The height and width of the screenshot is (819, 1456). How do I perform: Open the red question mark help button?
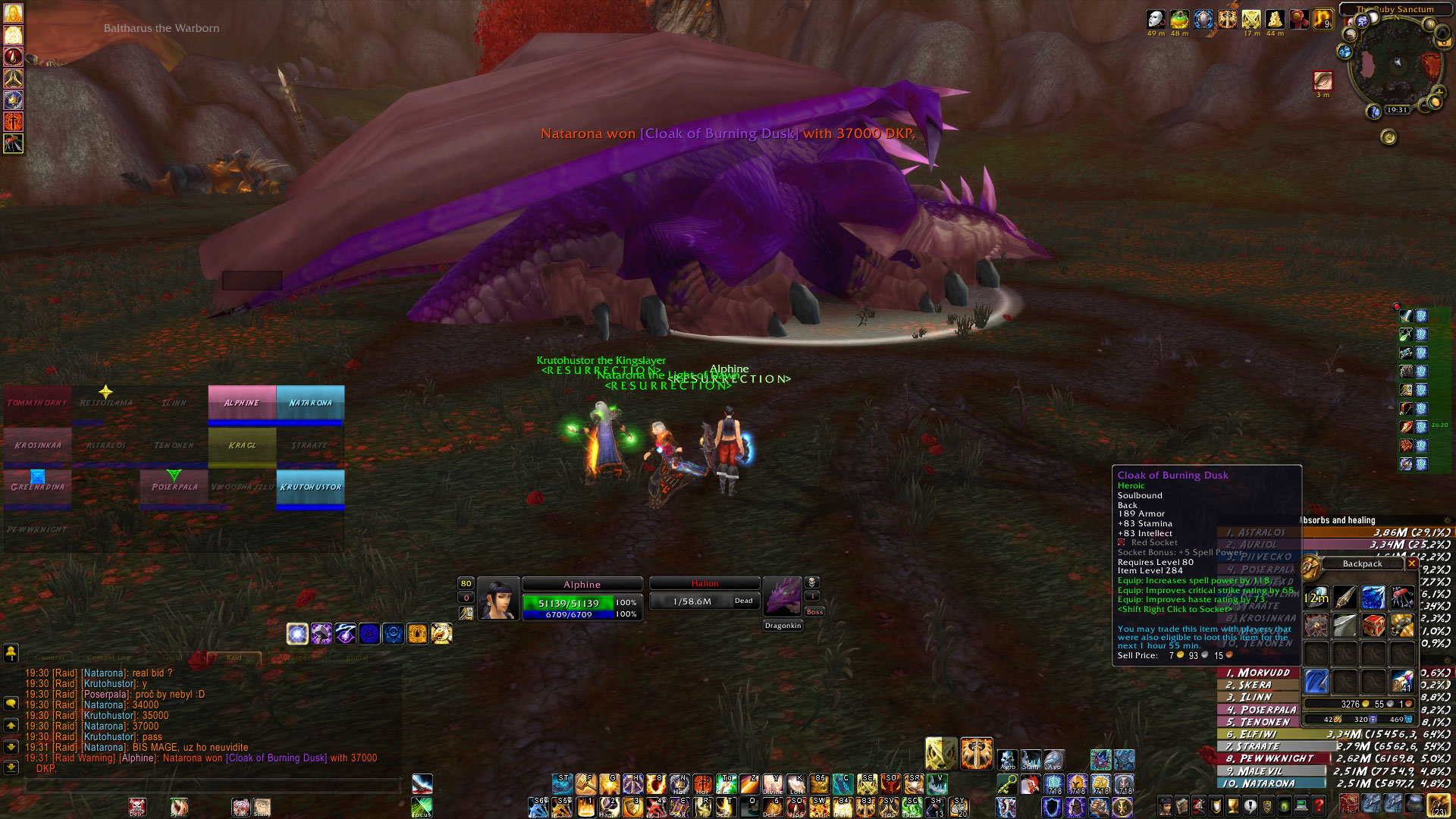(1319, 805)
